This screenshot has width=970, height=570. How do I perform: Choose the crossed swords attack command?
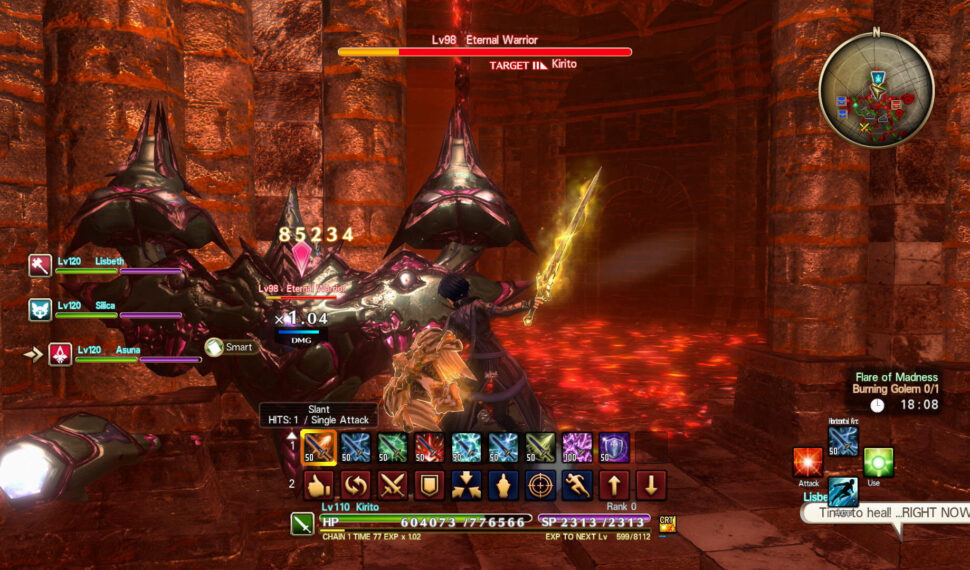click(x=392, y=485)
